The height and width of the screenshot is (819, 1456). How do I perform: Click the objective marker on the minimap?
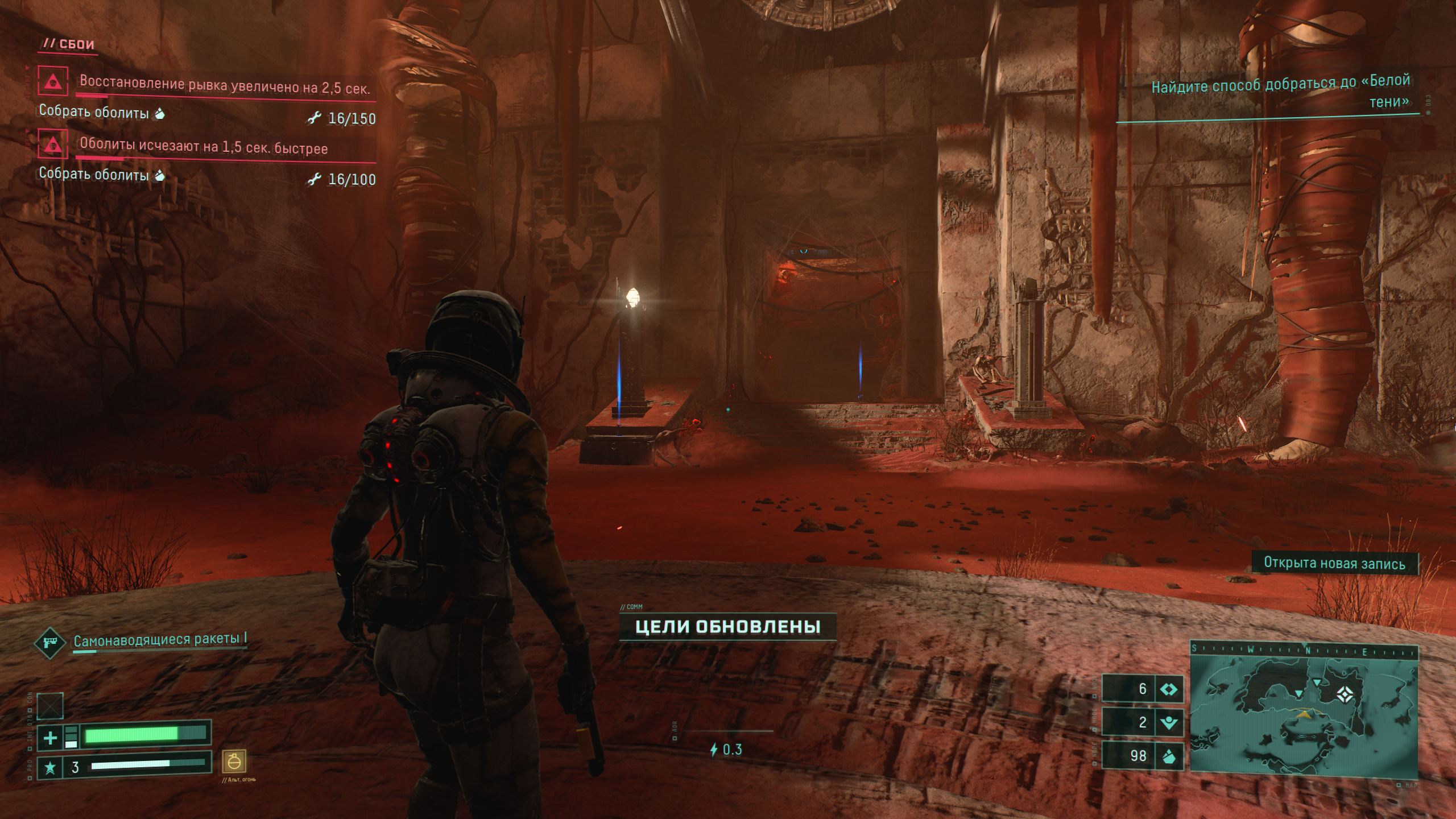[1344, 694]
